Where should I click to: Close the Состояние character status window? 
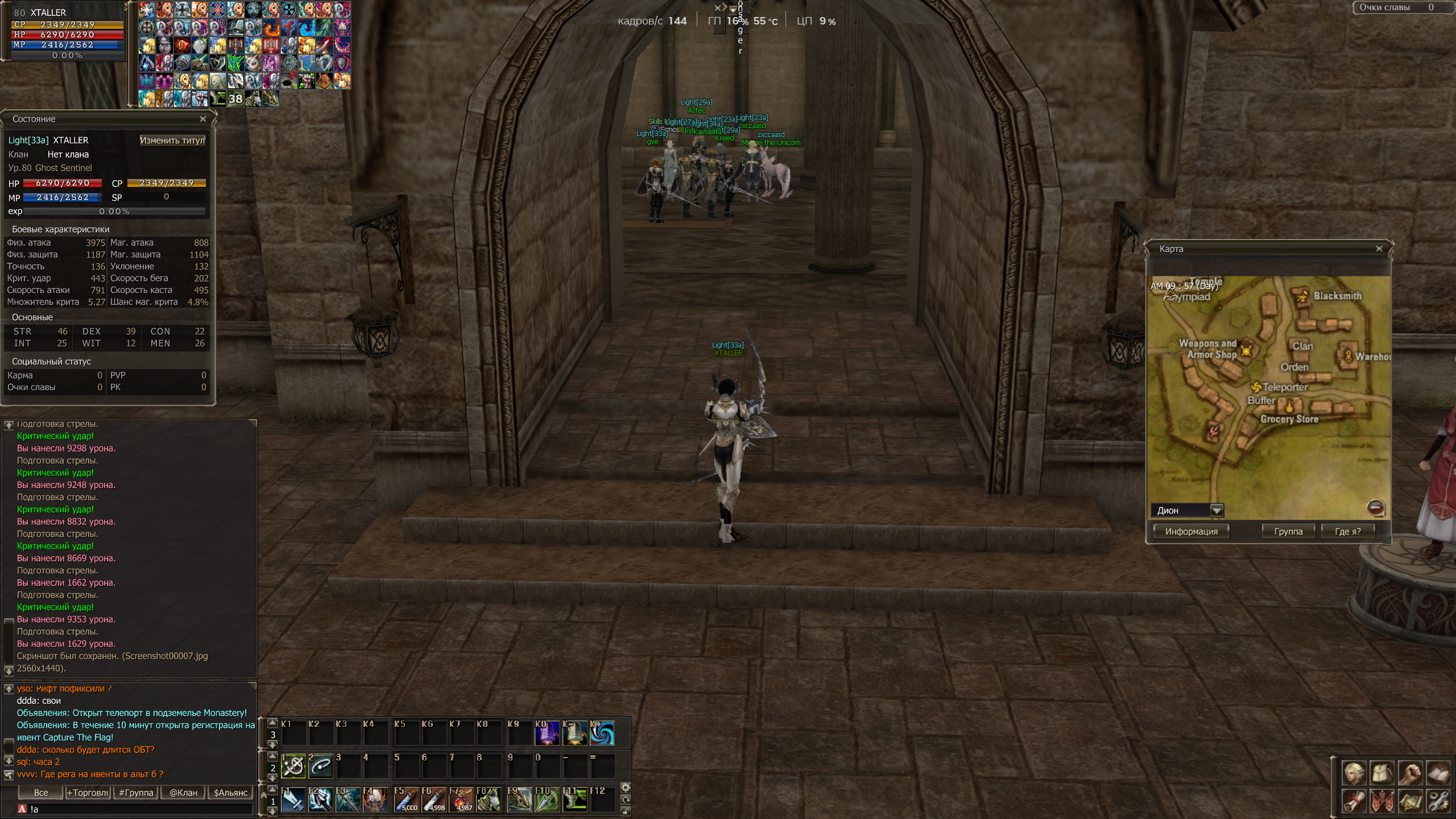click(x=202, y=119)
